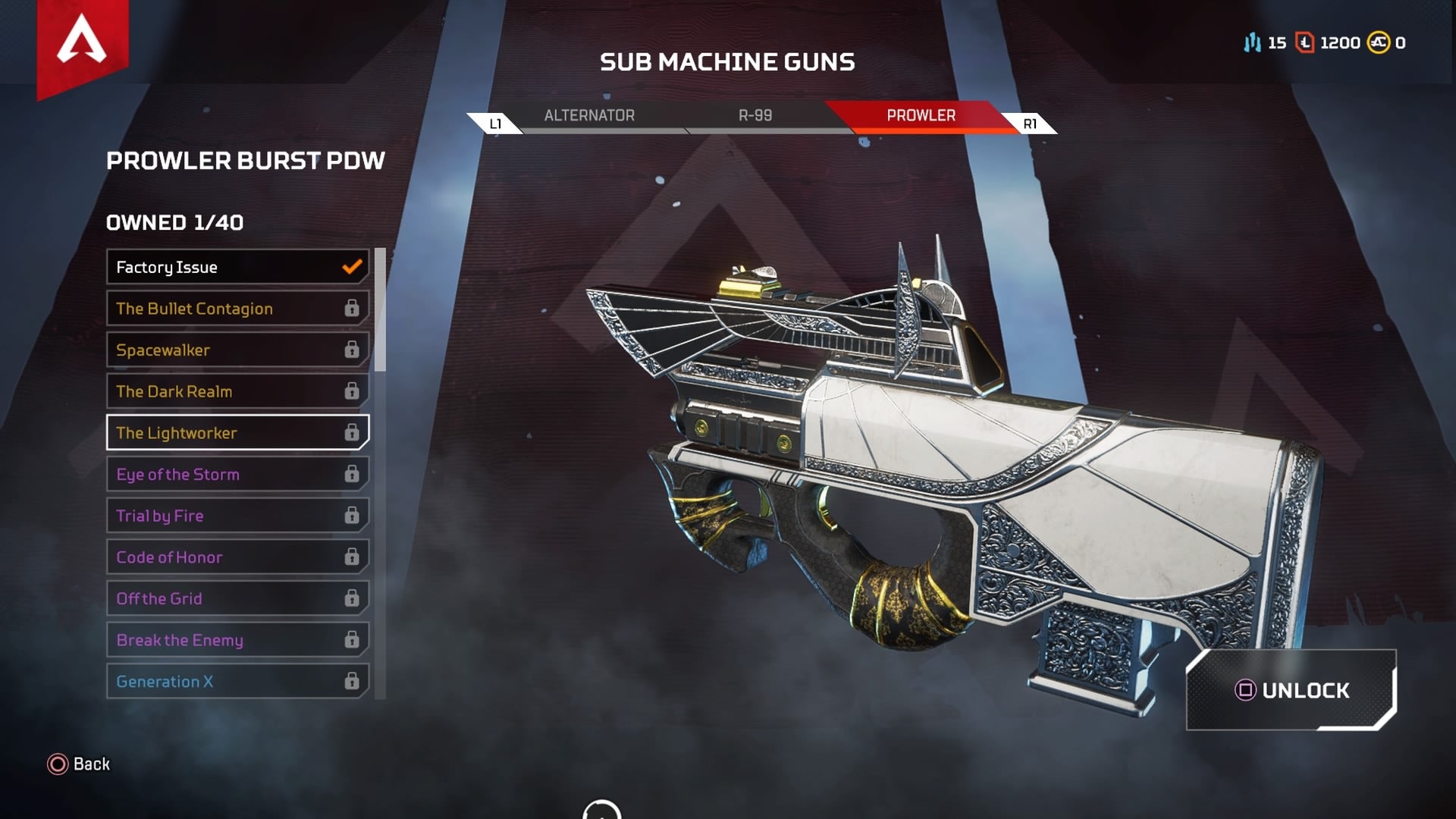1456x819 pixels.
Task: Unlock the selected Prowler skin
Action: (x=1291, y=690)
